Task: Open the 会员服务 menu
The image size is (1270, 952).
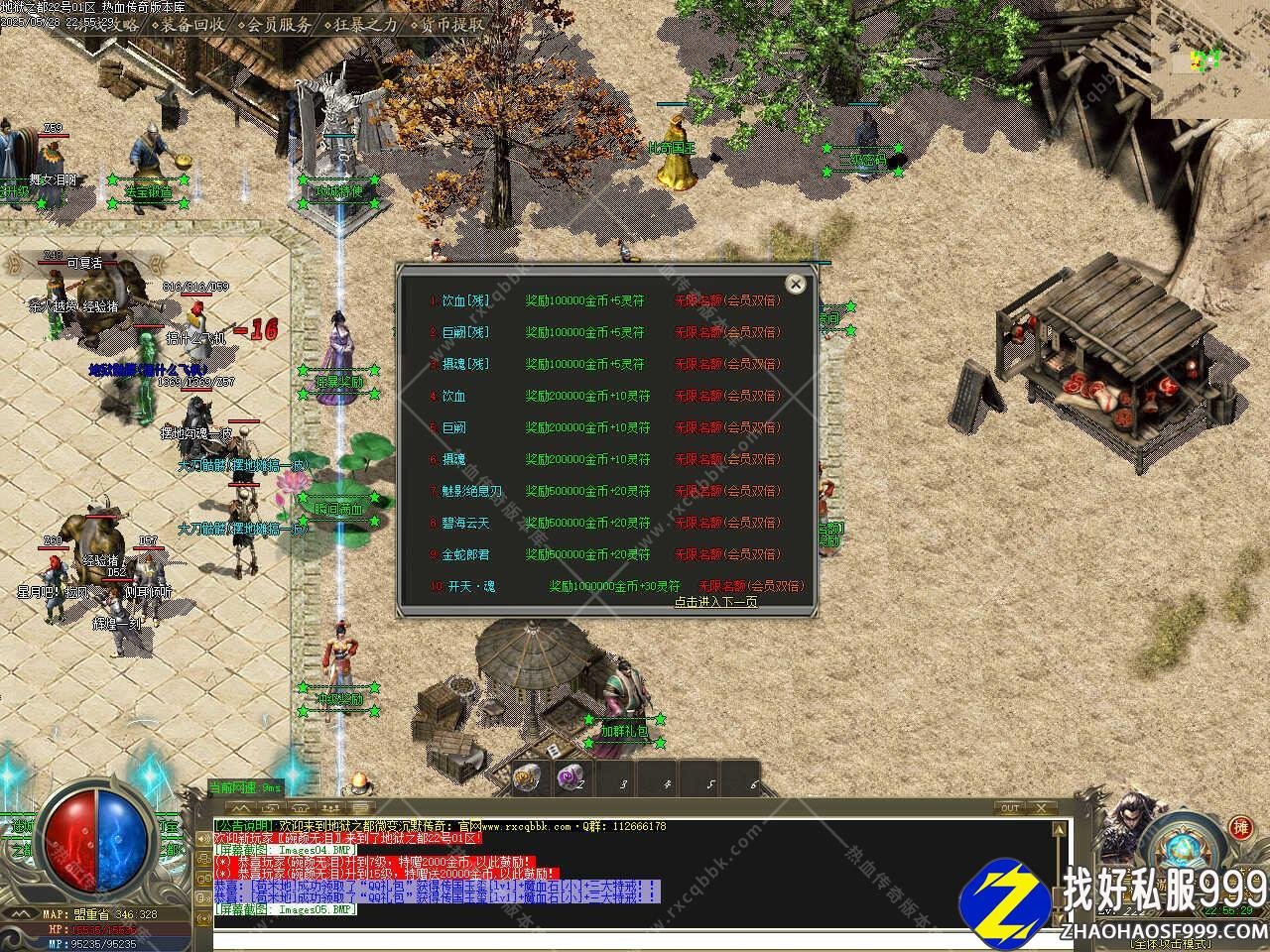Action: (x=277, y=24)
